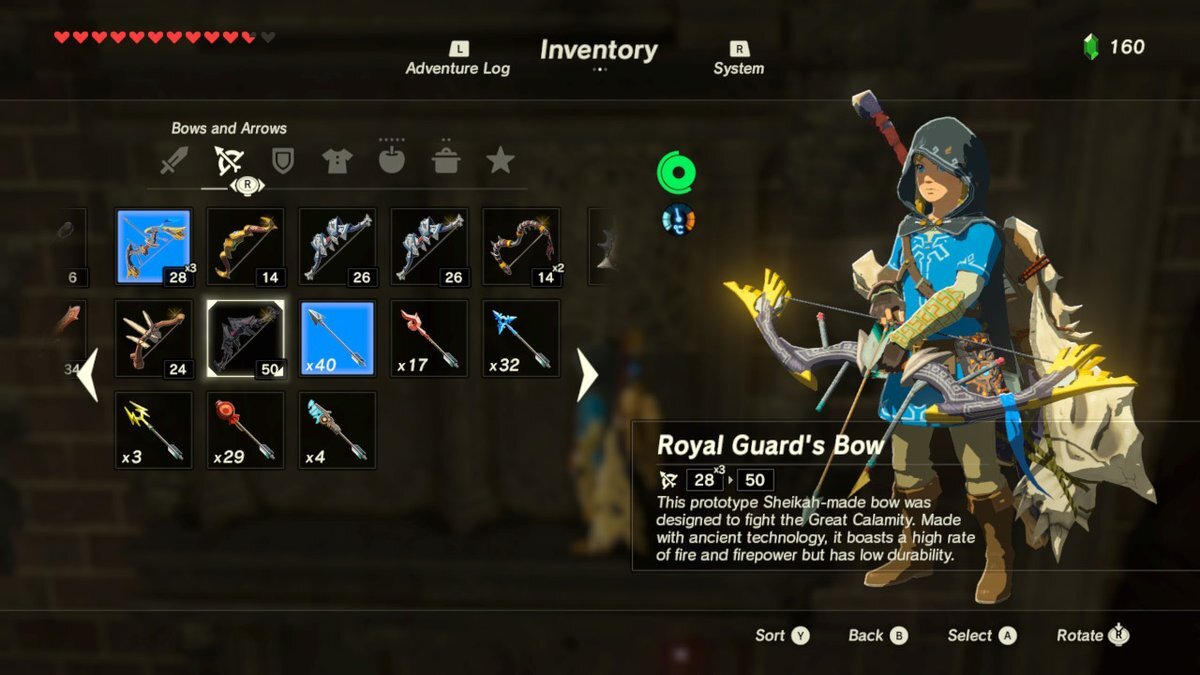Choose the shock arrows x3
The image size is (1200, 675).
153,430
